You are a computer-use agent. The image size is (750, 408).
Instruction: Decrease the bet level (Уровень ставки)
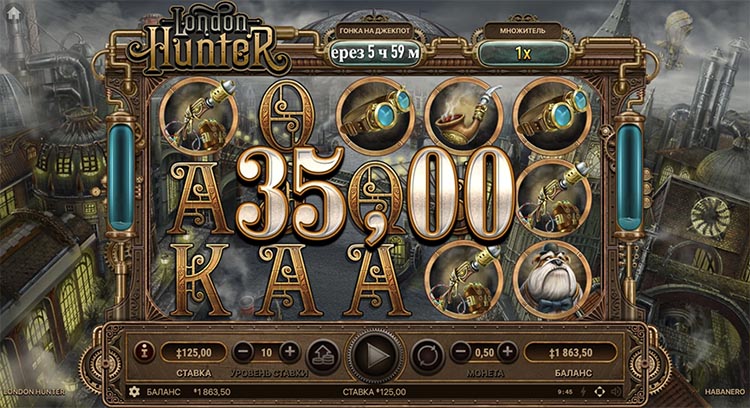coord(243,352)
